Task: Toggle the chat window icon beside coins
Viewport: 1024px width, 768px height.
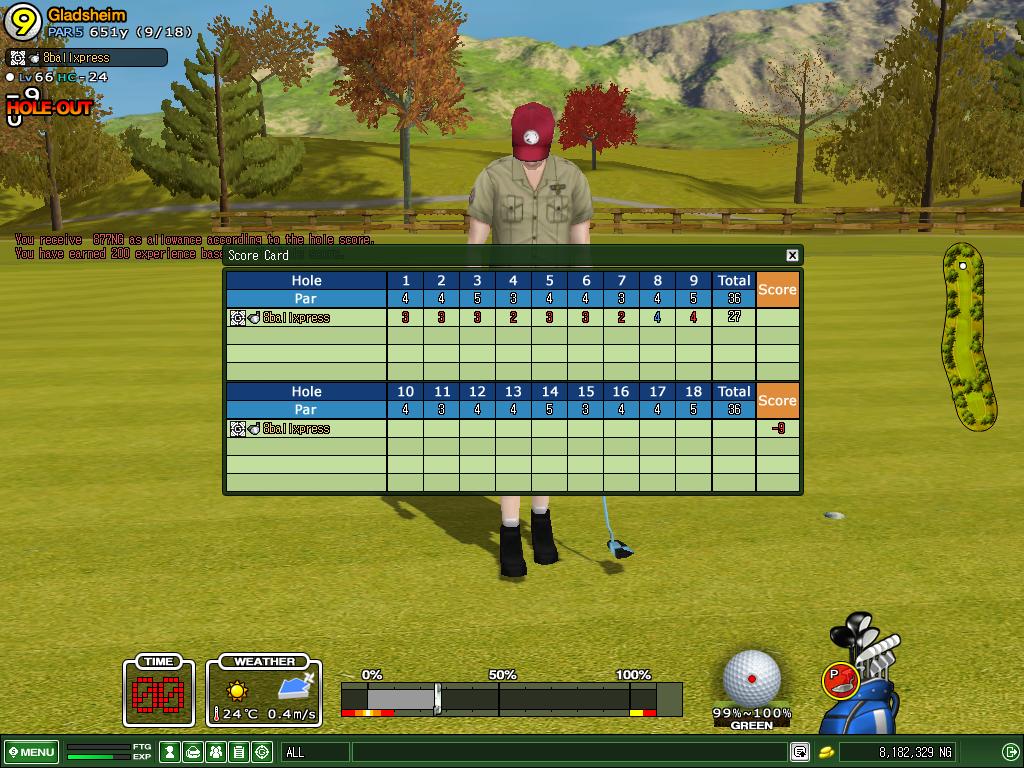Action: (x=800, y=752)
